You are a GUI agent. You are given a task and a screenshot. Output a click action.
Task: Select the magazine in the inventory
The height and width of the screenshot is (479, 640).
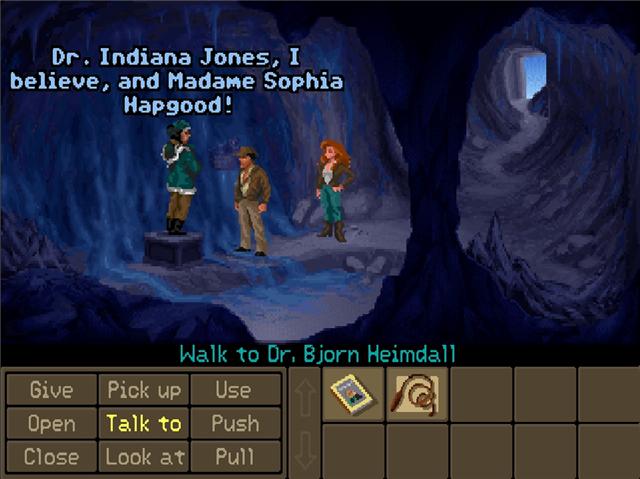352,394
